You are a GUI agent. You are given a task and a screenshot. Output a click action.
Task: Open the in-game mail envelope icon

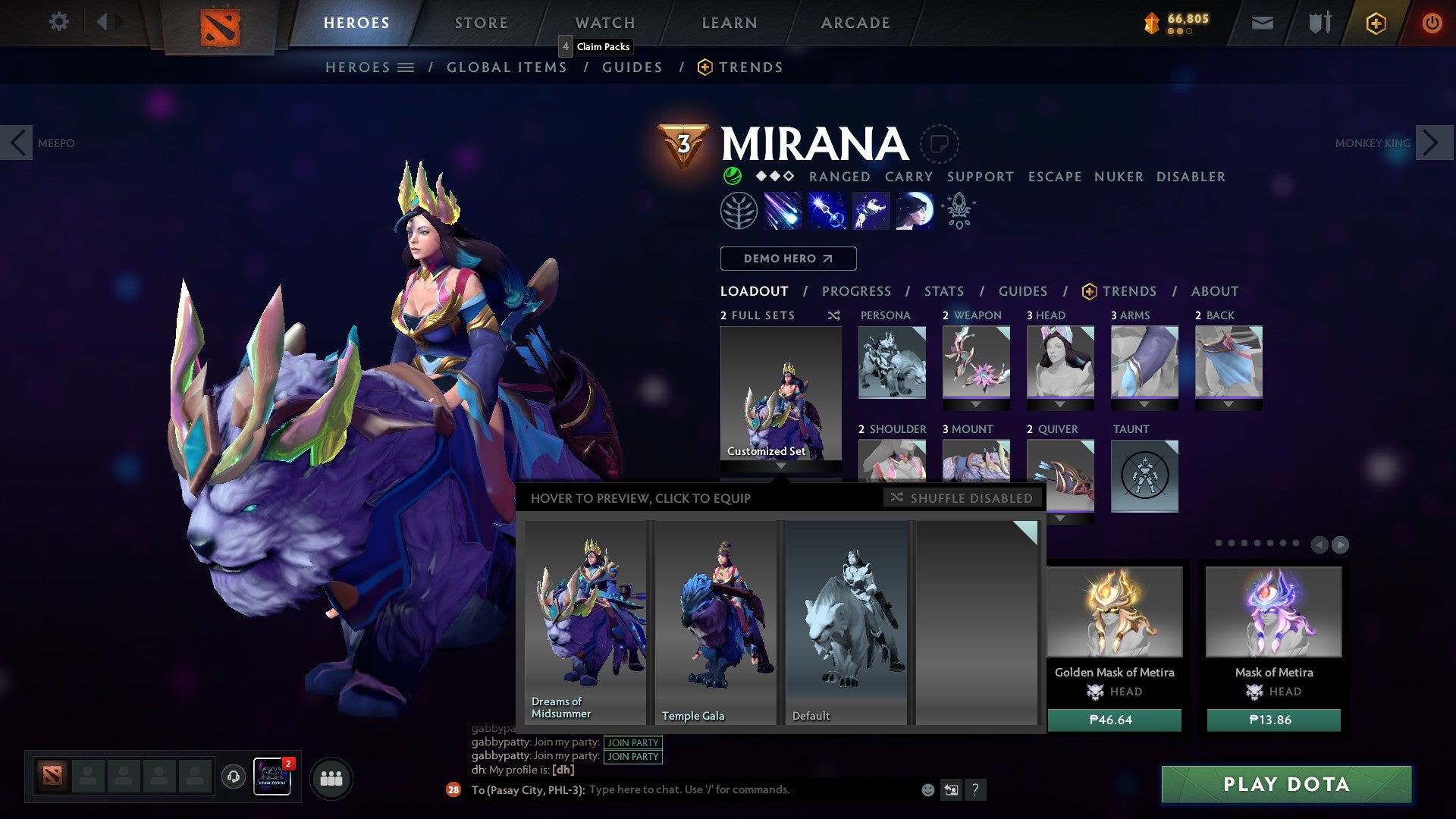pos(1263,23)
